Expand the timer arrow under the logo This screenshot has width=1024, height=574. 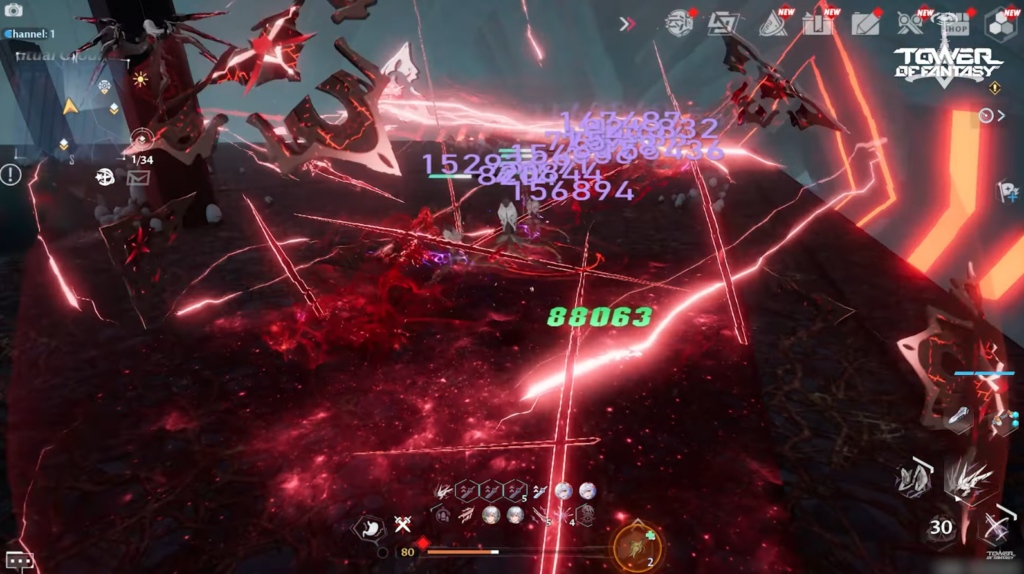tap(992, 115)
